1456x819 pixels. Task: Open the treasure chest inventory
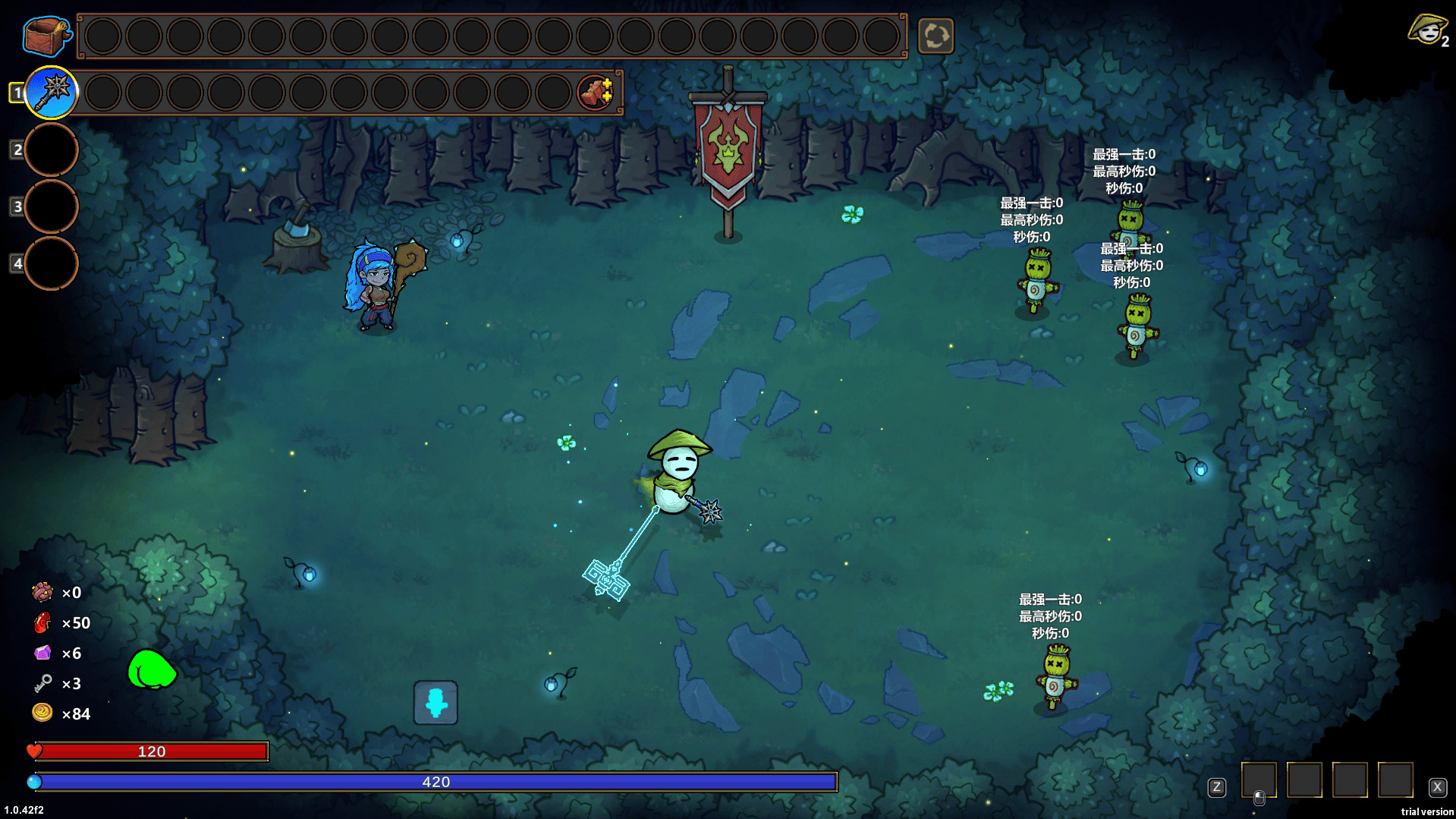click(47, 36)
